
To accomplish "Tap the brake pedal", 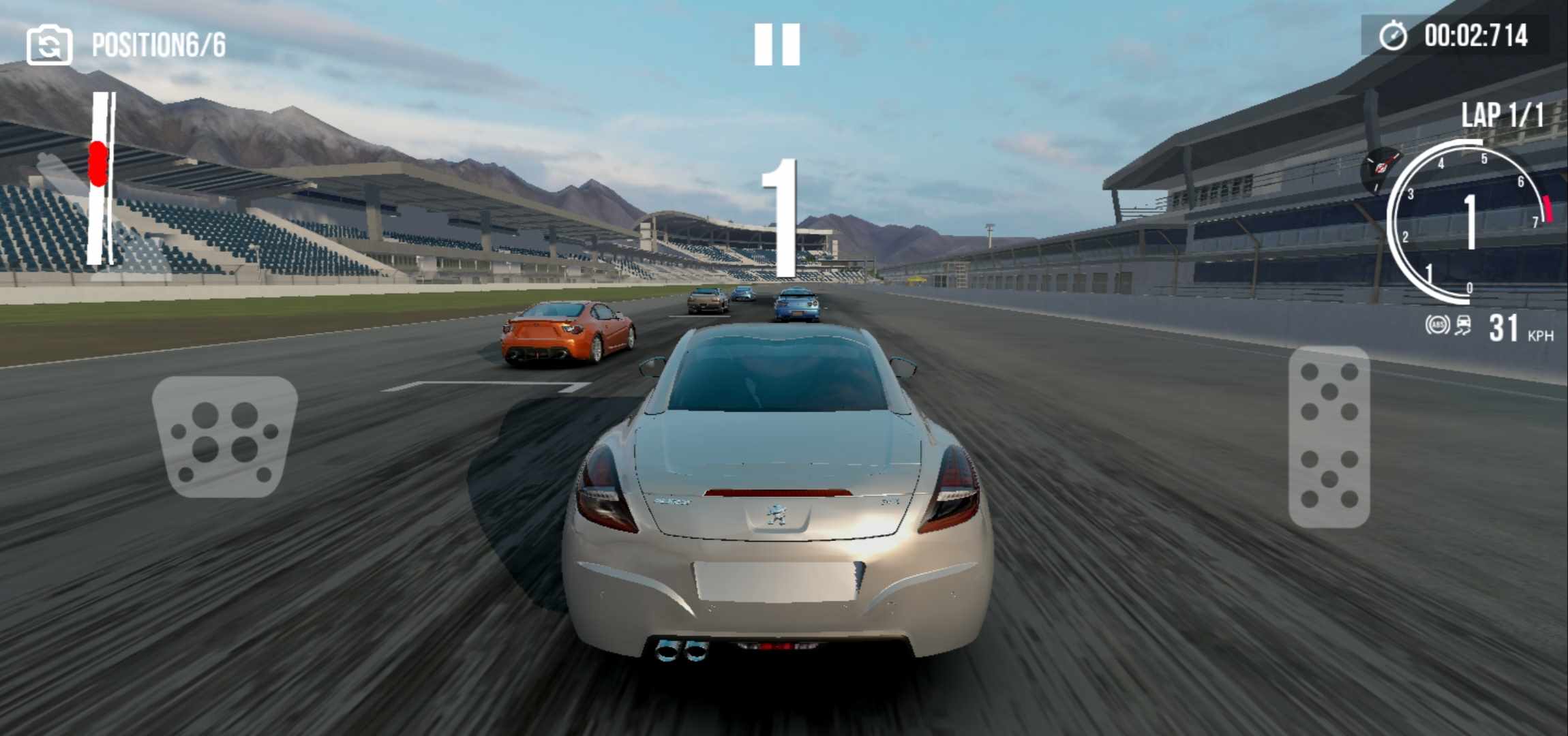I will [x=224, y=436].
